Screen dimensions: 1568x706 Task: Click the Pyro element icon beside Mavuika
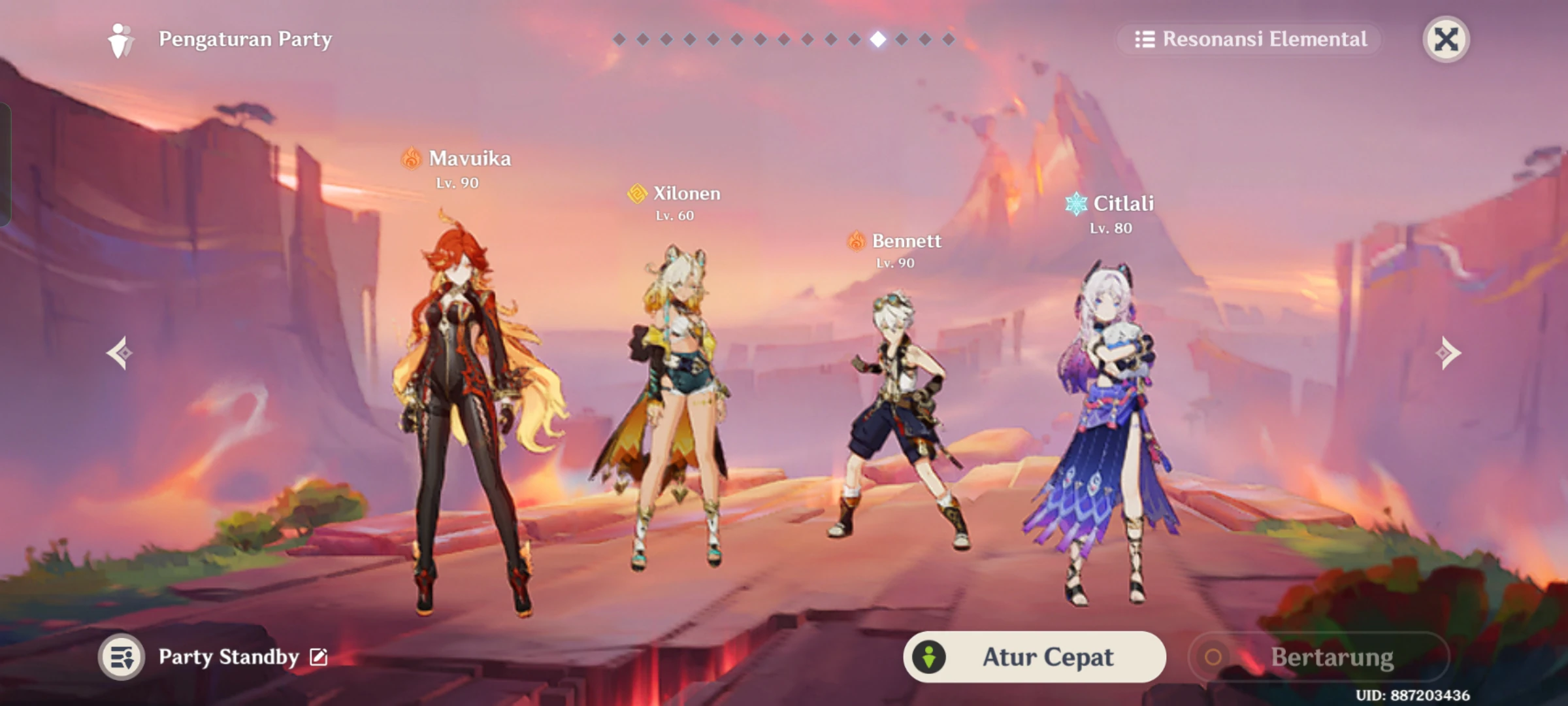click(x=412, y=158)
